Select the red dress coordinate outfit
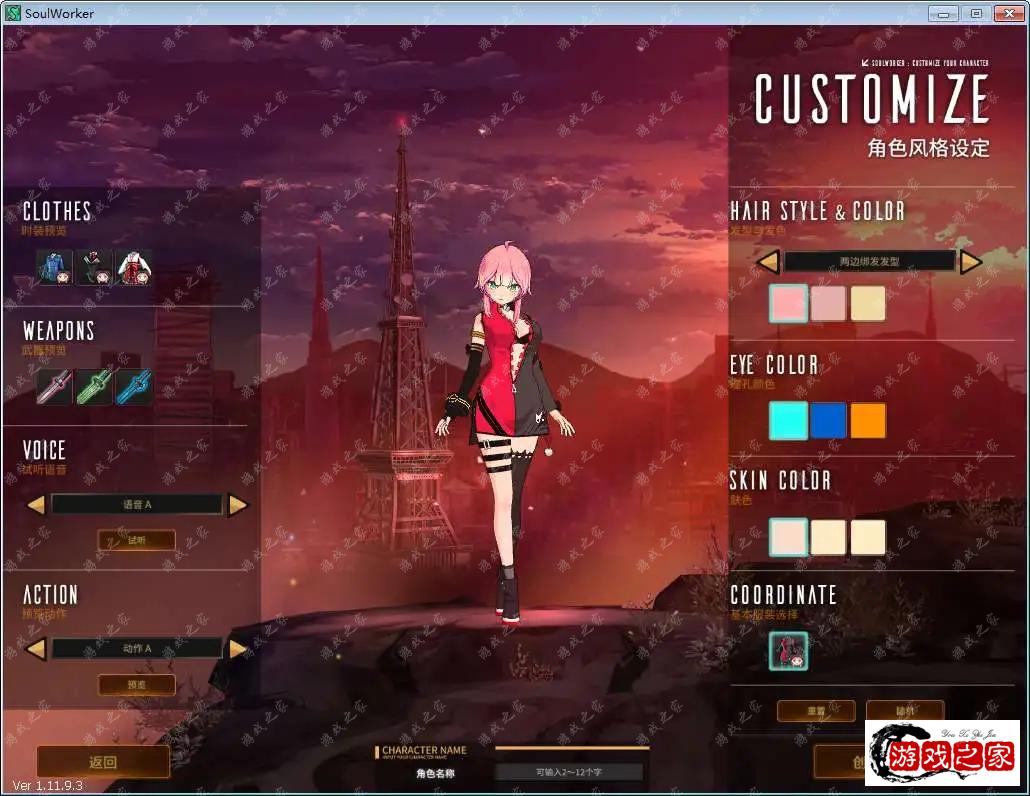1030x796 pixels. tap(788, 651)
